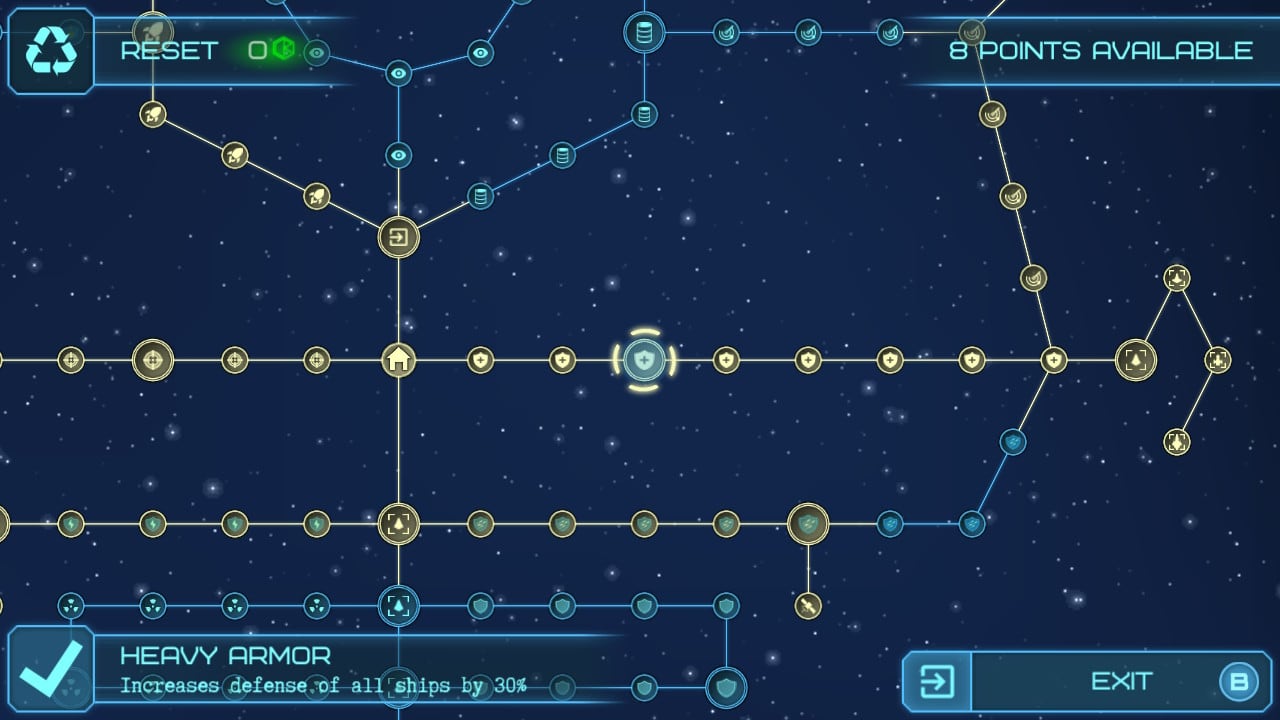Click the home node at the tree center
The image size is (1280, 720).
pyautogui.click(x=398, y=360)
